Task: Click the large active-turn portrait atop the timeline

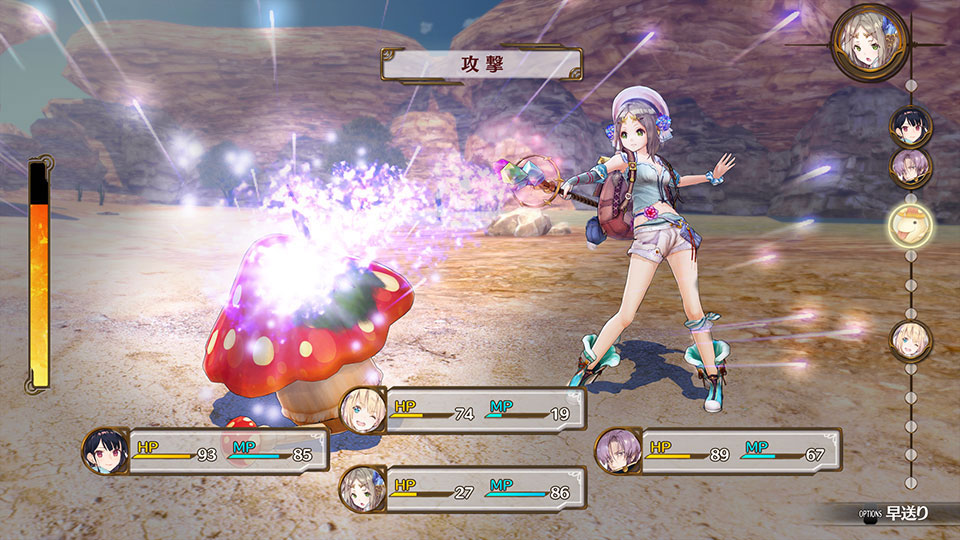Action: coord(869,42)
